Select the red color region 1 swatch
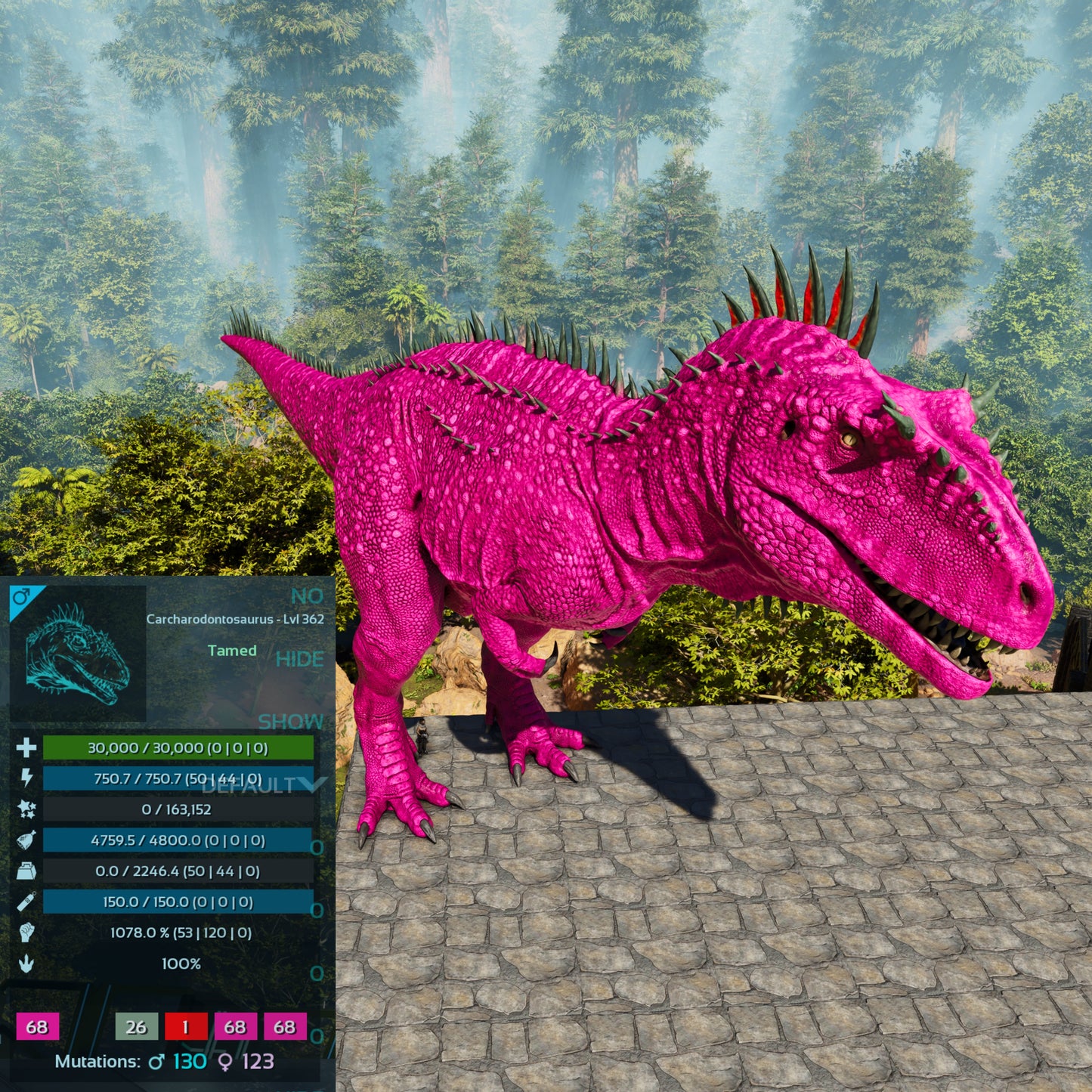 click(x=185, y=1027)
